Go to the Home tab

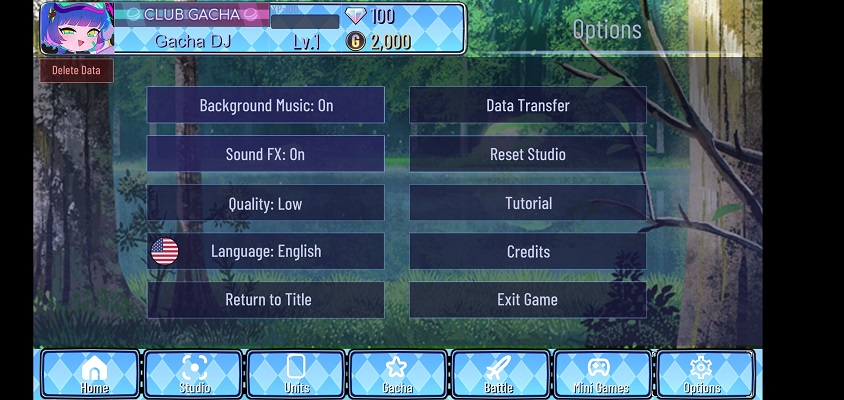pos(91,374)
